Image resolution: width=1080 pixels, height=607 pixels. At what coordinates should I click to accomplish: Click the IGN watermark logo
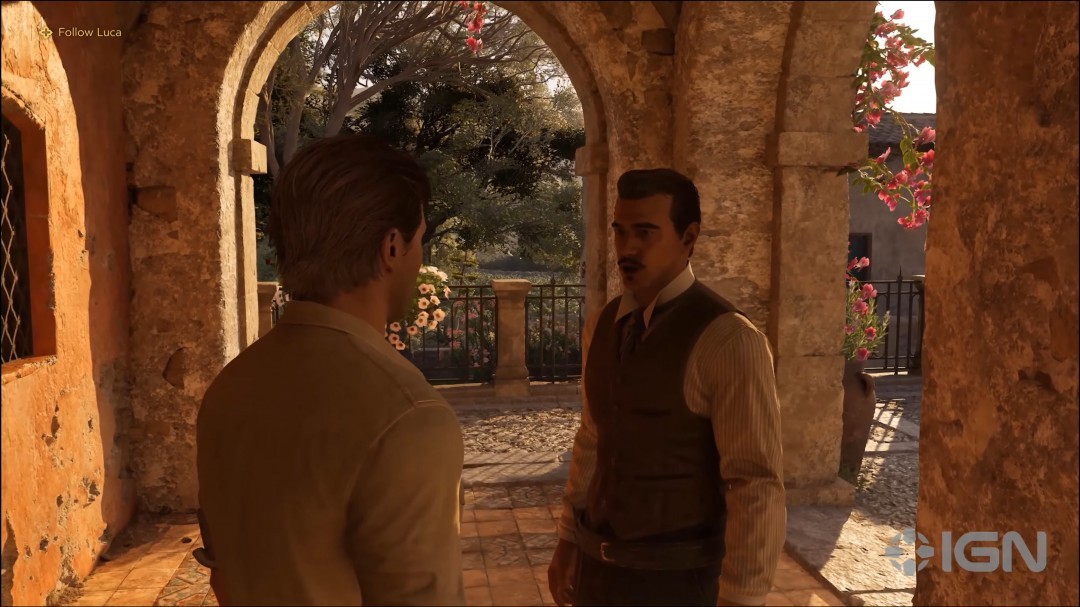(x=965, y=552)
